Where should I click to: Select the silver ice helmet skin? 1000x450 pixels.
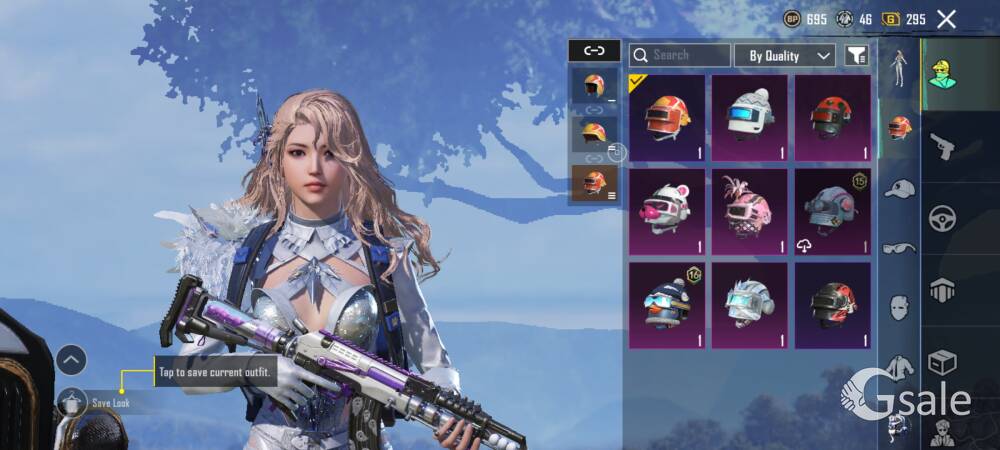(x=750, y=305)
